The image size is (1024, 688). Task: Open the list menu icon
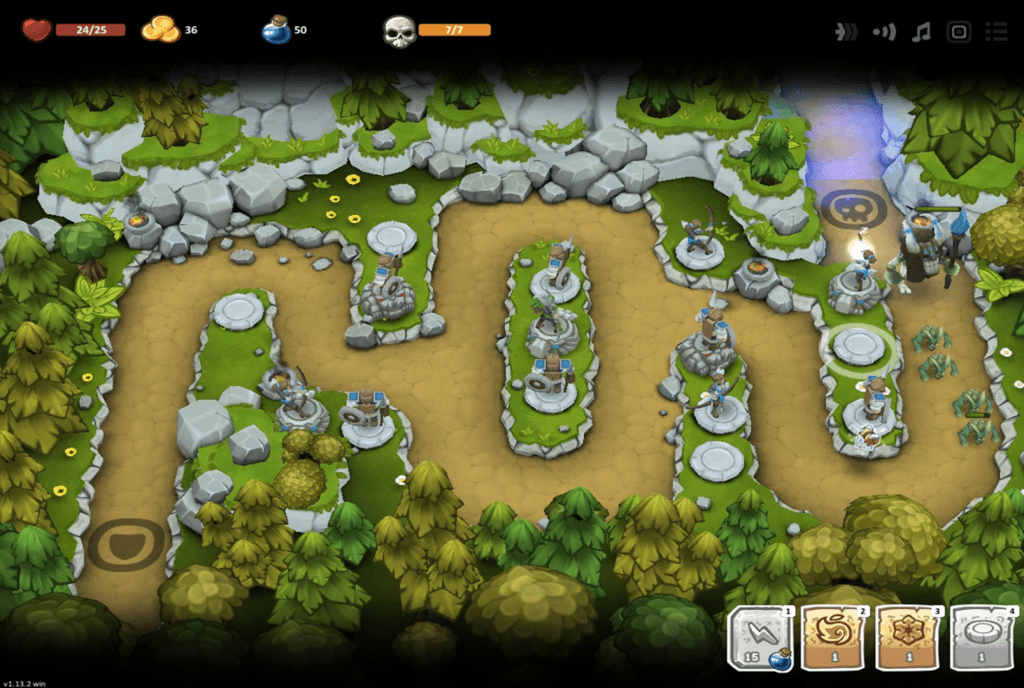tap(995, 32)
